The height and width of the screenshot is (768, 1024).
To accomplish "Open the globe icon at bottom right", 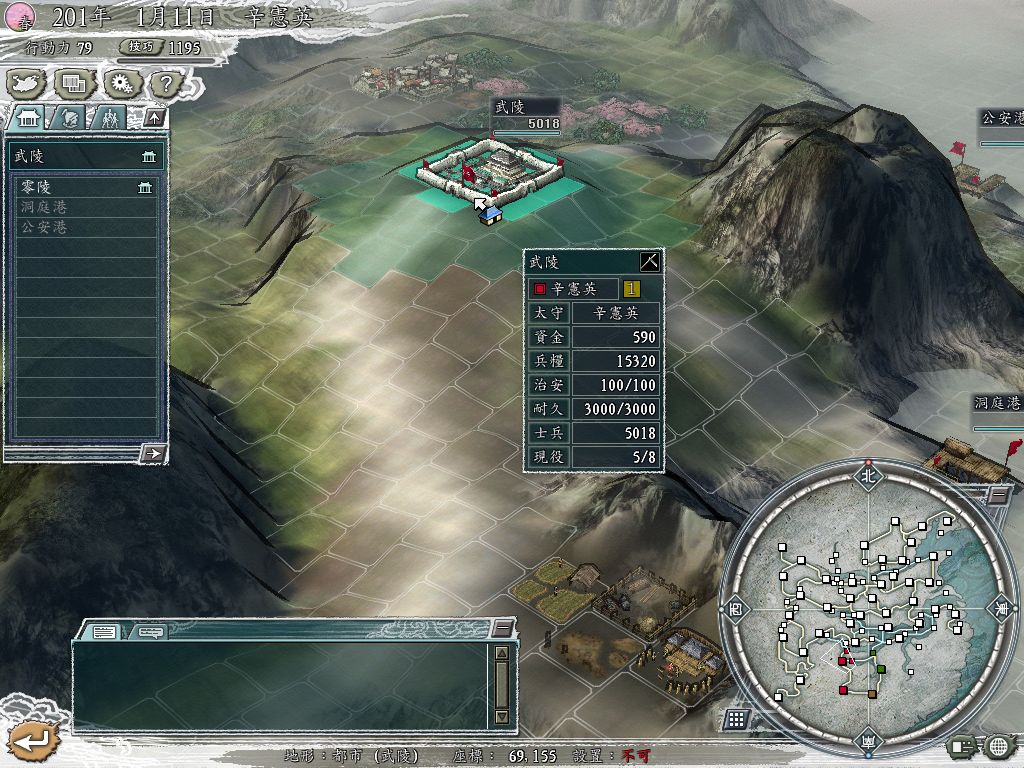I will pos(998,746).
